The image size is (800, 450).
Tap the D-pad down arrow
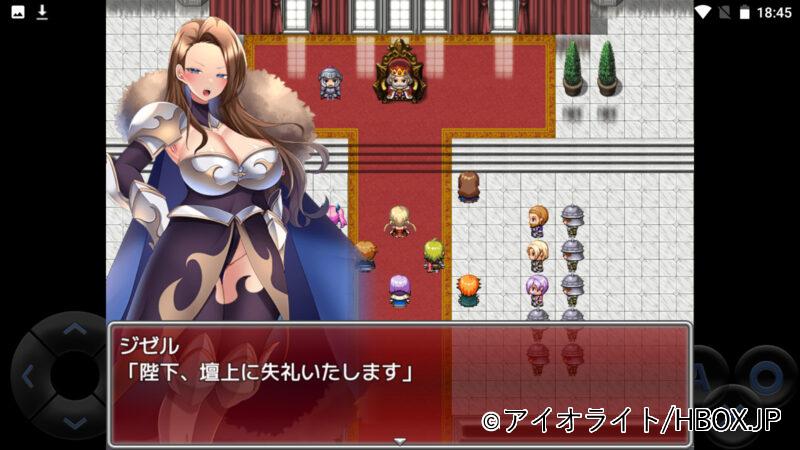72,423
